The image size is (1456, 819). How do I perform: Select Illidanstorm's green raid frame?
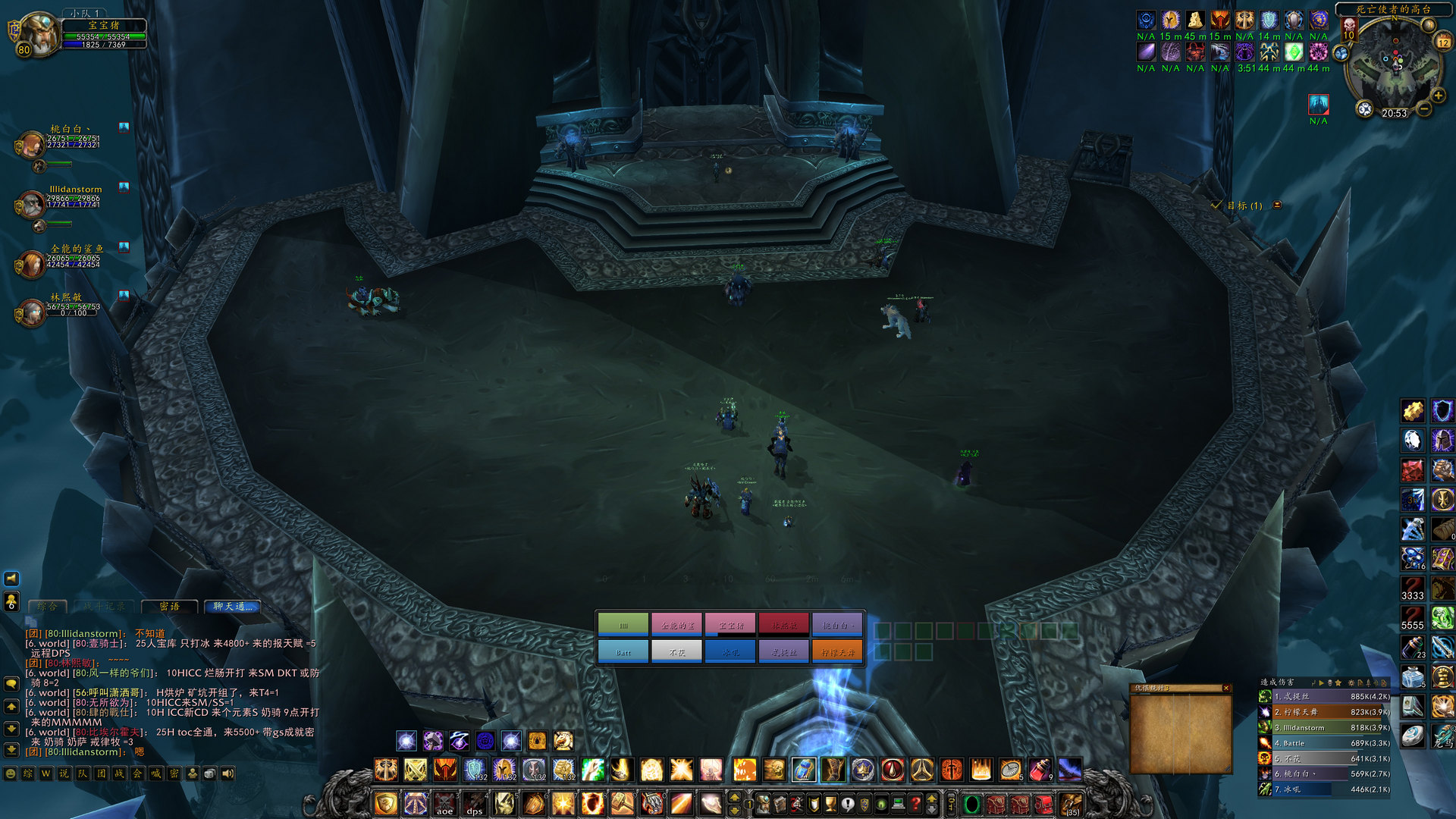click(x=623, y=625)
